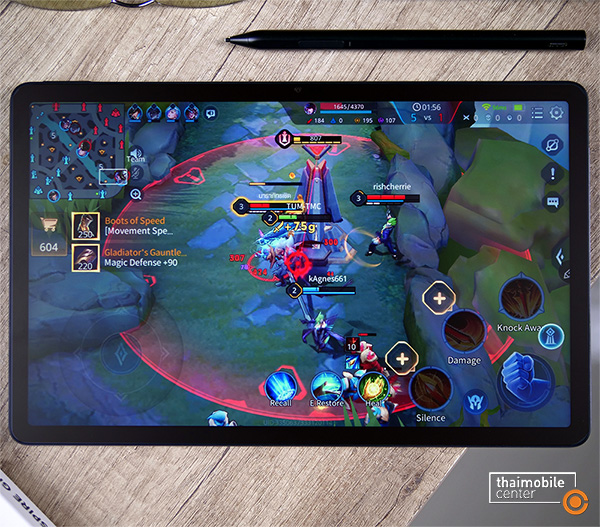Open the quick chat bubble beside hero portraits
The height and width of the screenshot is (527, 600).
pyautogui.click(x=211, y=114)
